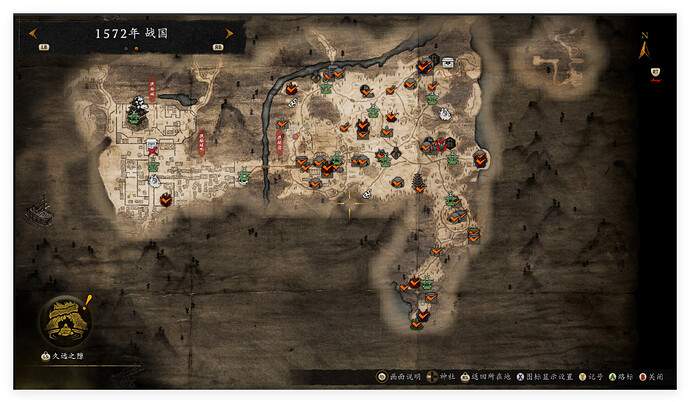This screenshot has width=690, height=402.
Task: Select the pagoda marker on the map
Action: point(418,180)
